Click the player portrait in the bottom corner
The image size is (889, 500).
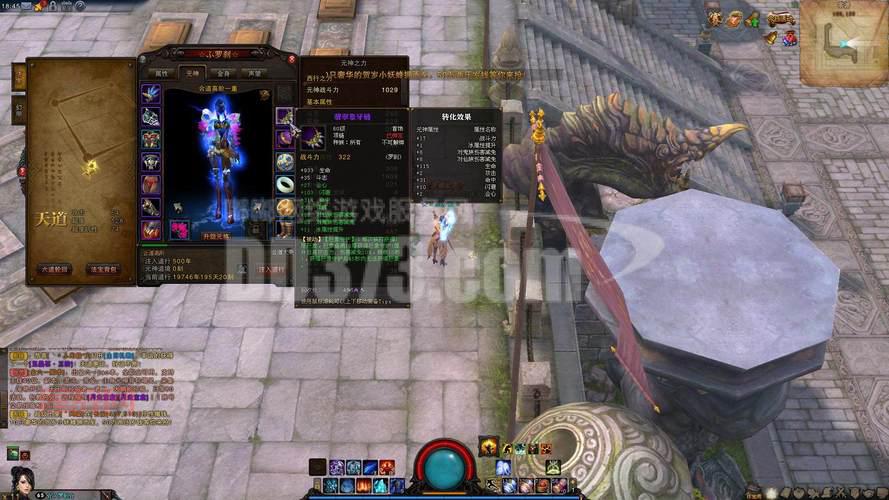click(22, 482)
